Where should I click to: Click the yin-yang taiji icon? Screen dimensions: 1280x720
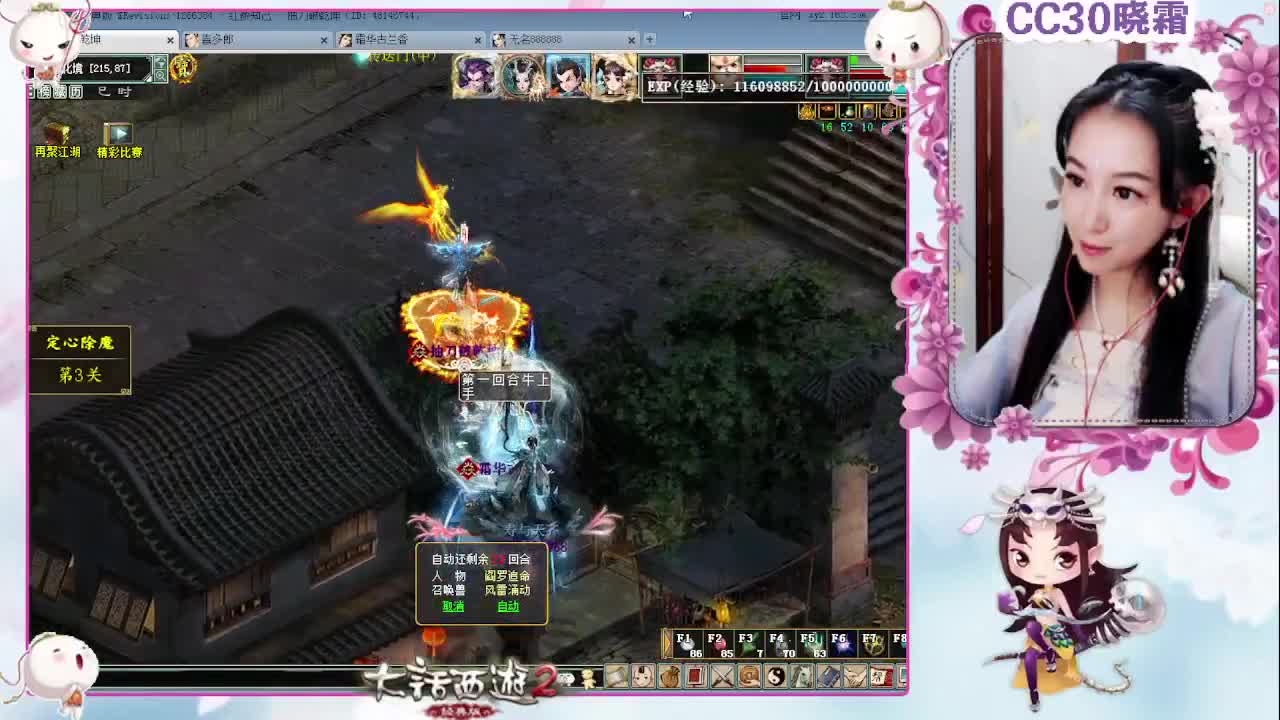coord(776,677)
